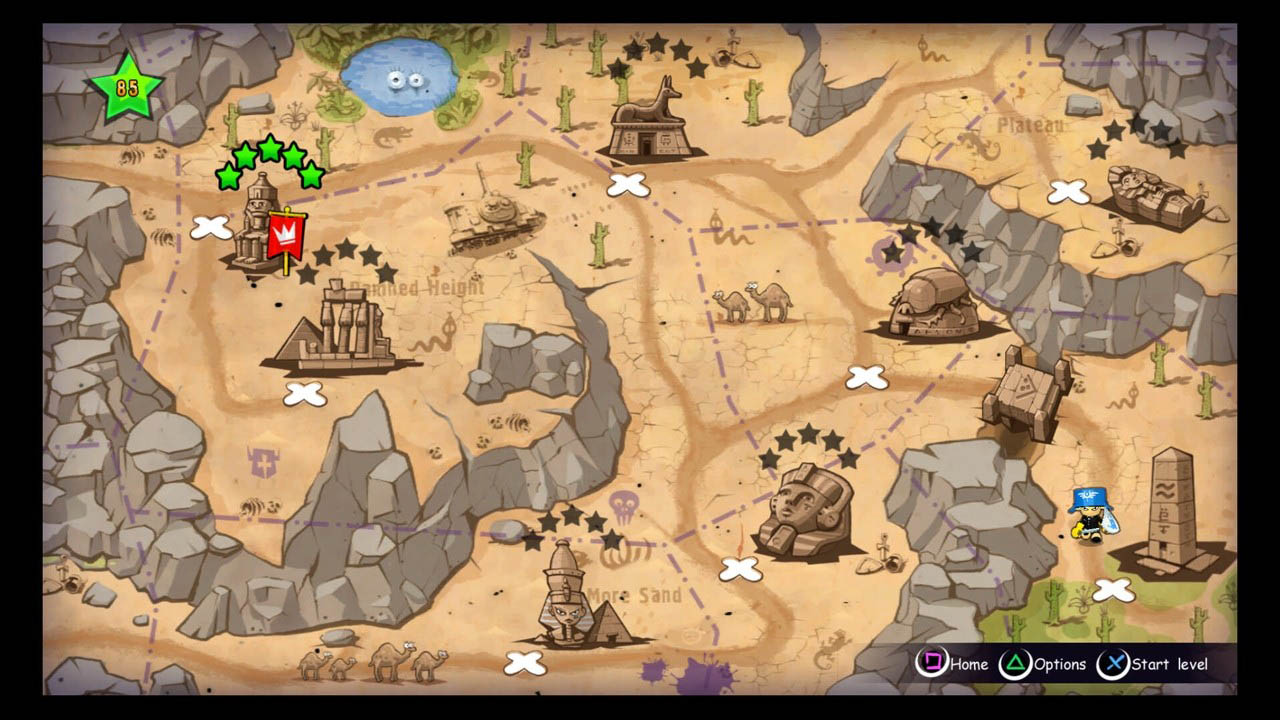The height and width of the screenshot is (720, 1280).
Task: Open Options with the Triangle button
Action: [x=1016, y=664]
